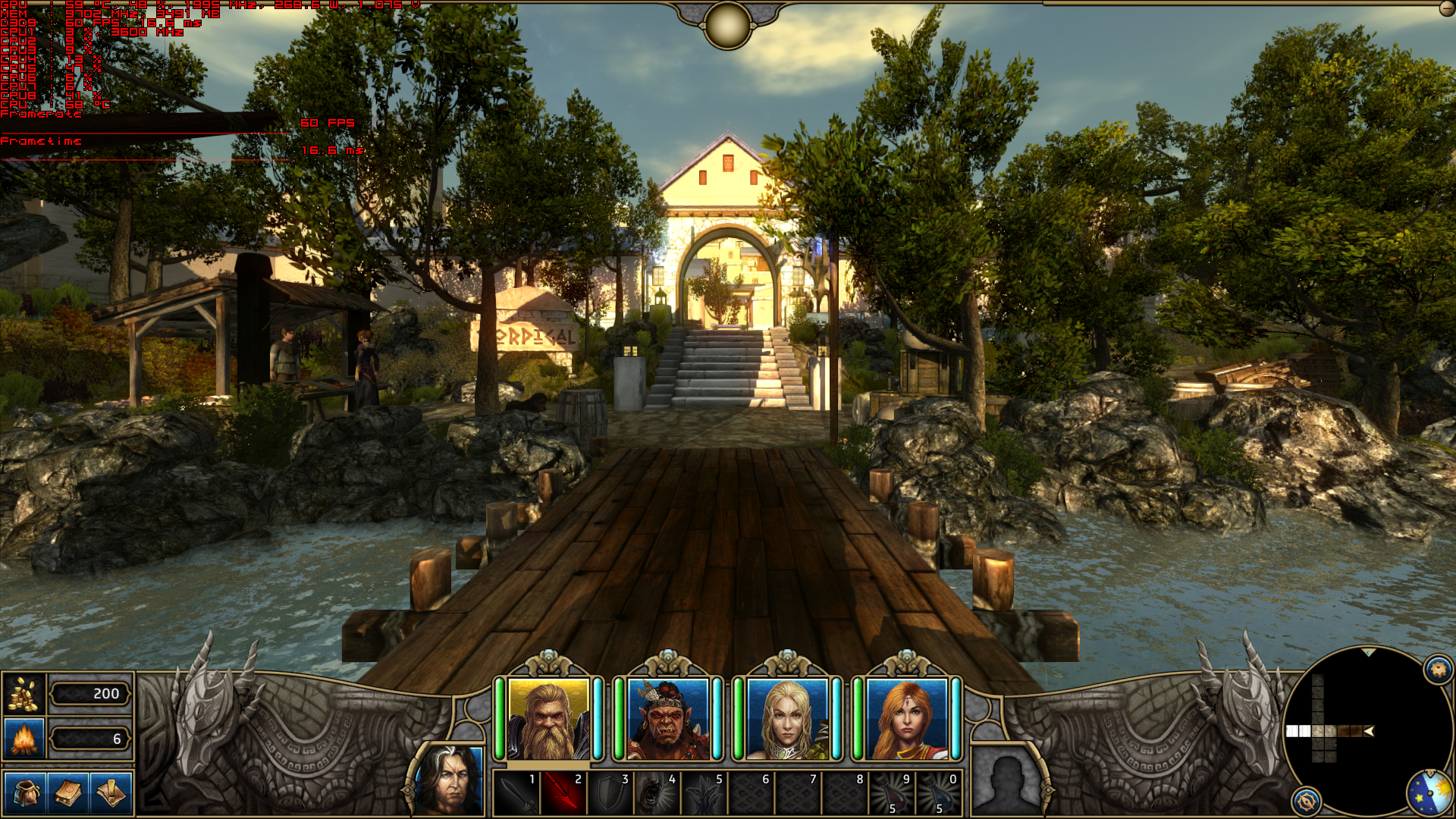Activate the red arrow ranged attack
The height and width of the screenshot is (819, 1456).
point(563,793)
